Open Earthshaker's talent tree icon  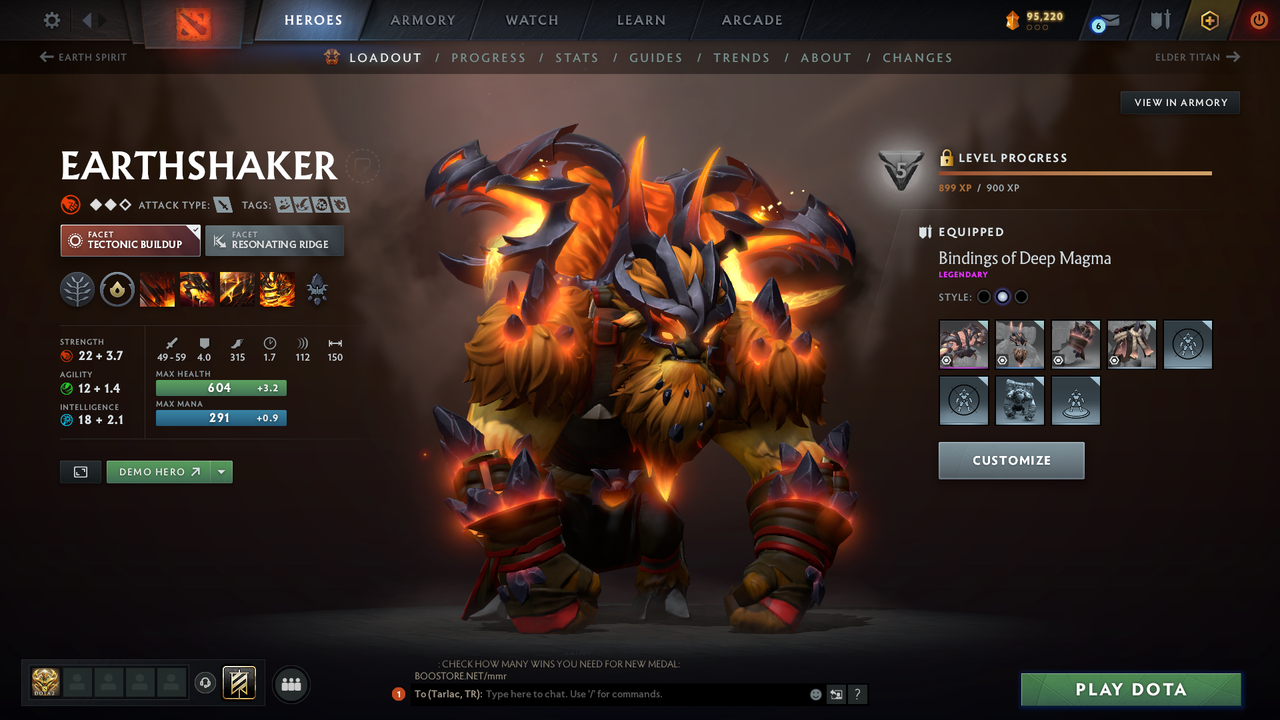point(77,289)
